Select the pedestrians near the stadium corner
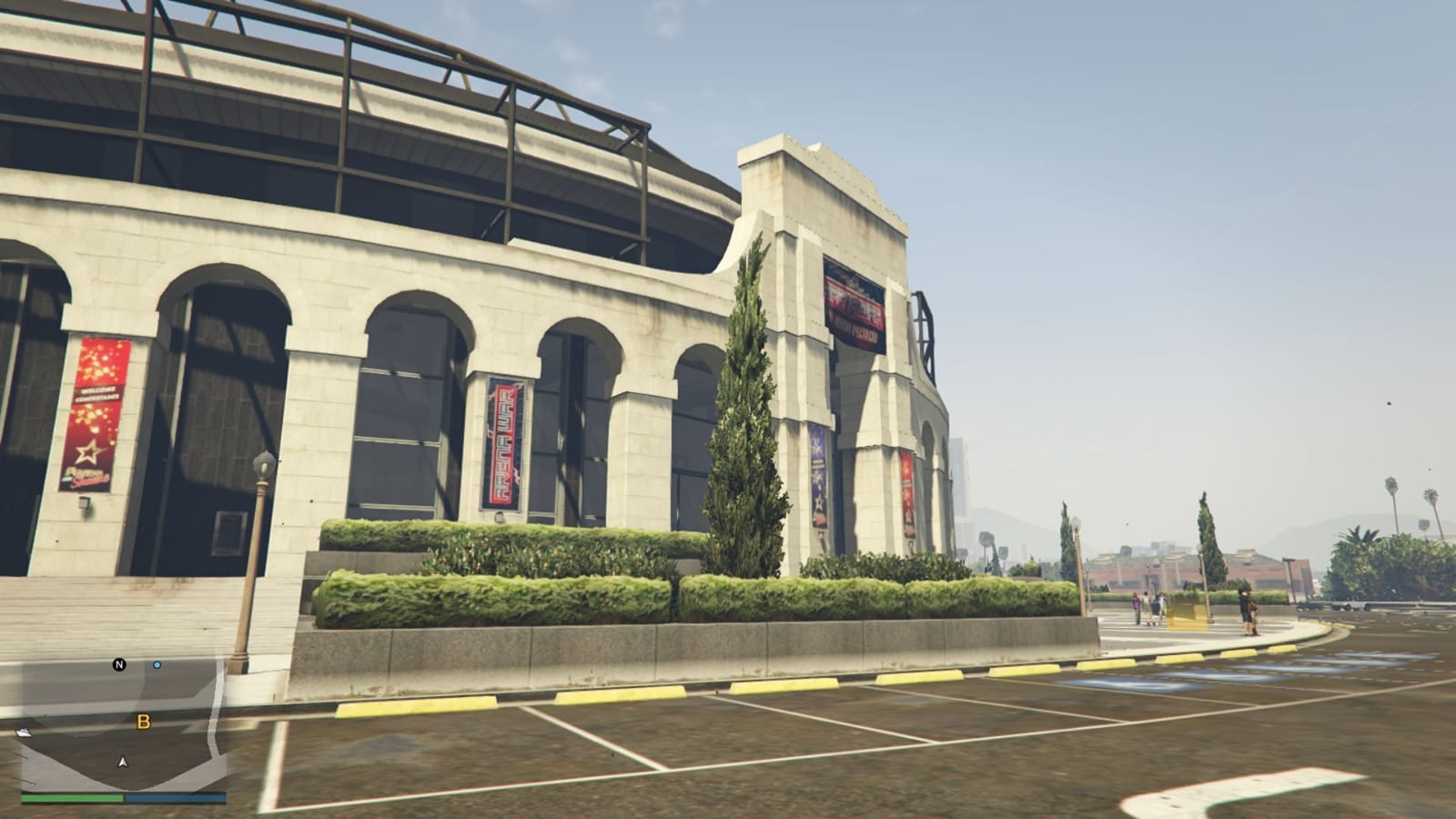1456x819 pixels. (x=1147, y=602)
